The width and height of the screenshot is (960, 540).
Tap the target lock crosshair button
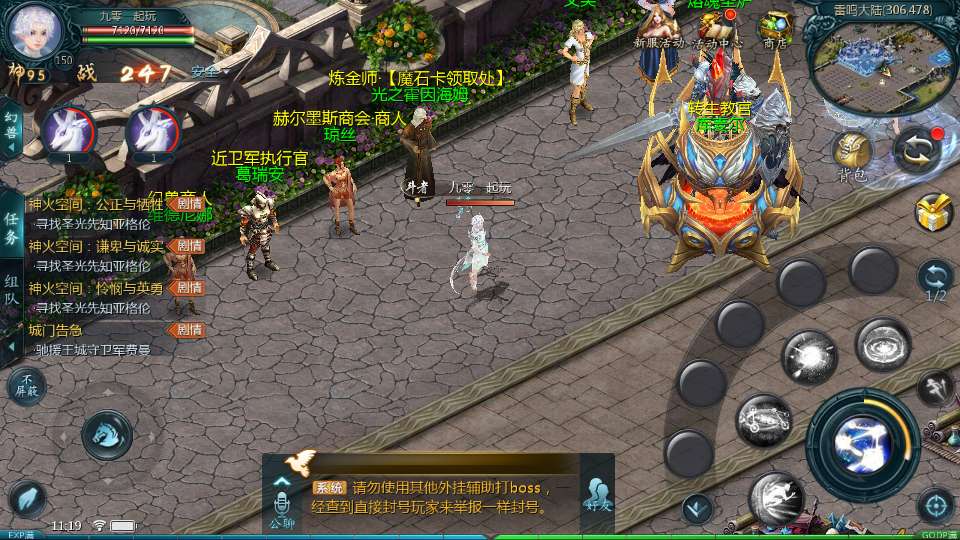click(x=935, y=504)
